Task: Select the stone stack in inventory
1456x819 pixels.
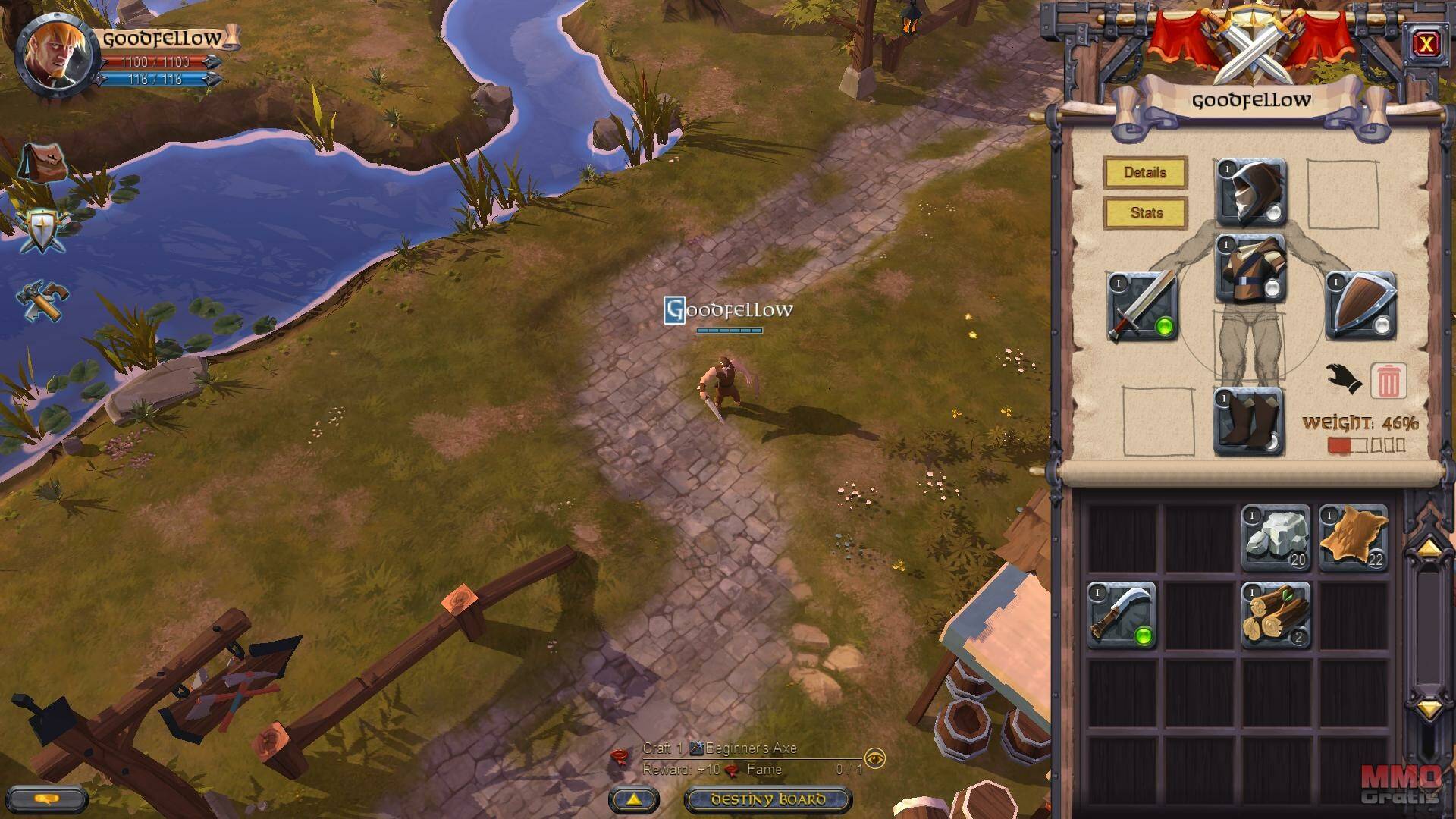Action: [1276, 538]
